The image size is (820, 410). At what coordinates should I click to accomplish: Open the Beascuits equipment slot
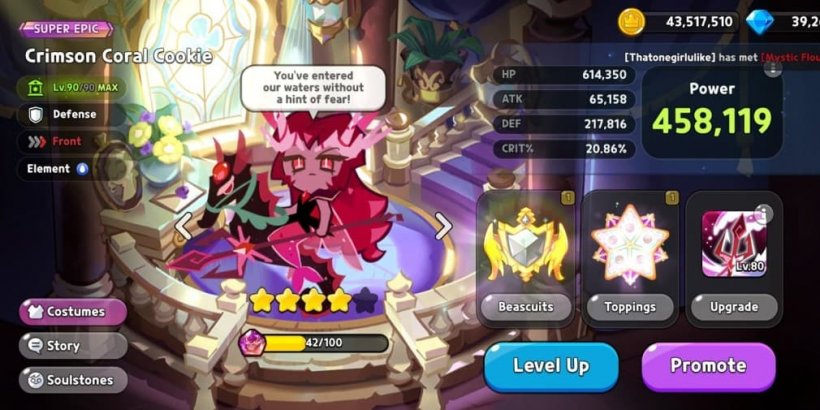(x=525, y=257)
